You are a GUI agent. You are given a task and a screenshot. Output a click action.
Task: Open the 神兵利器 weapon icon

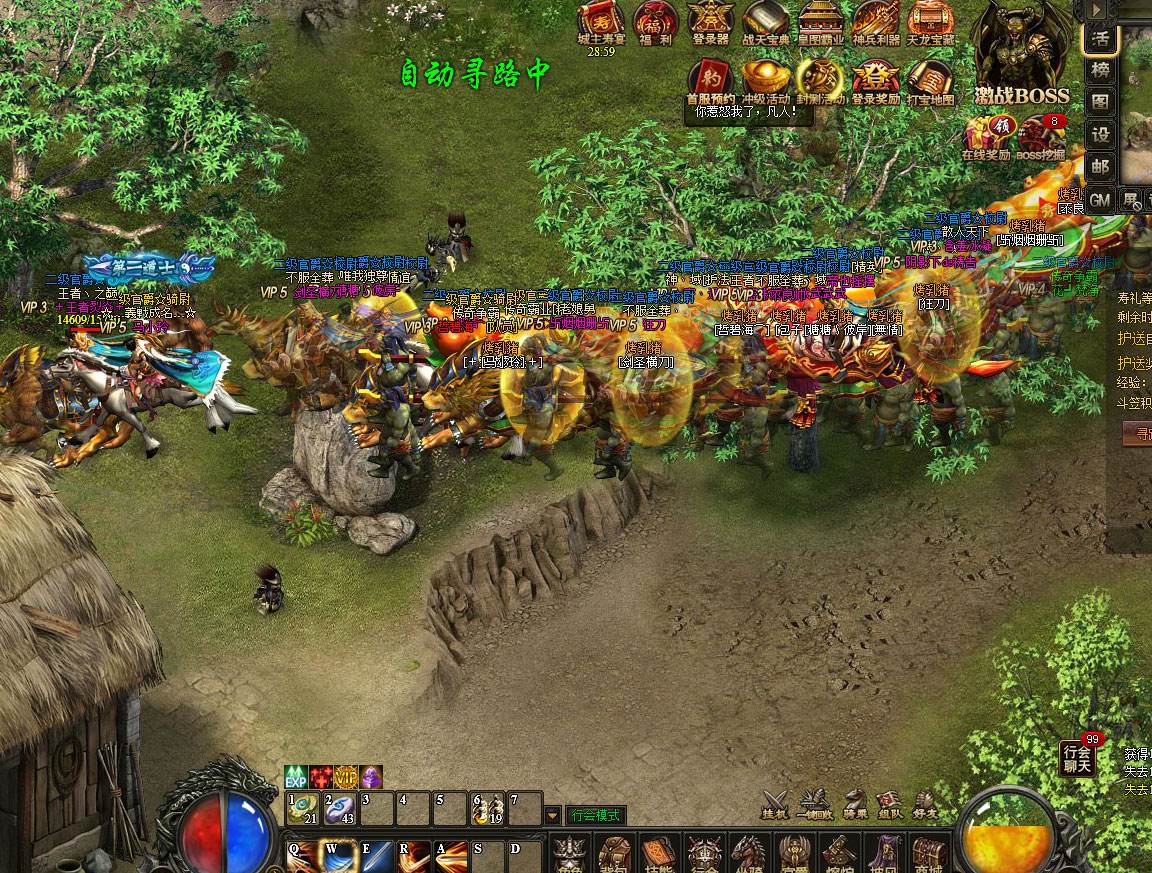[875, 21]
